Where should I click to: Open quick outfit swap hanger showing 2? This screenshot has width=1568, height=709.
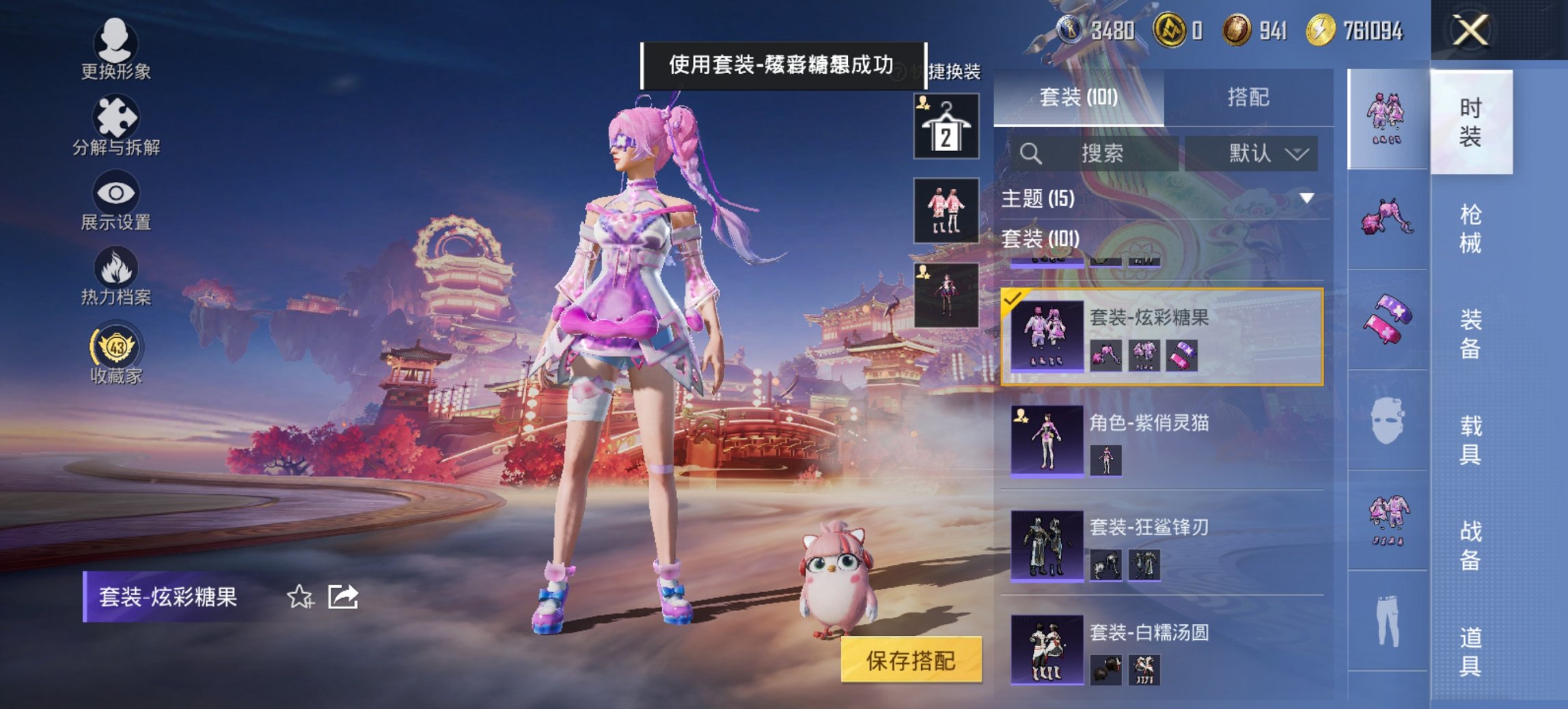948,126
